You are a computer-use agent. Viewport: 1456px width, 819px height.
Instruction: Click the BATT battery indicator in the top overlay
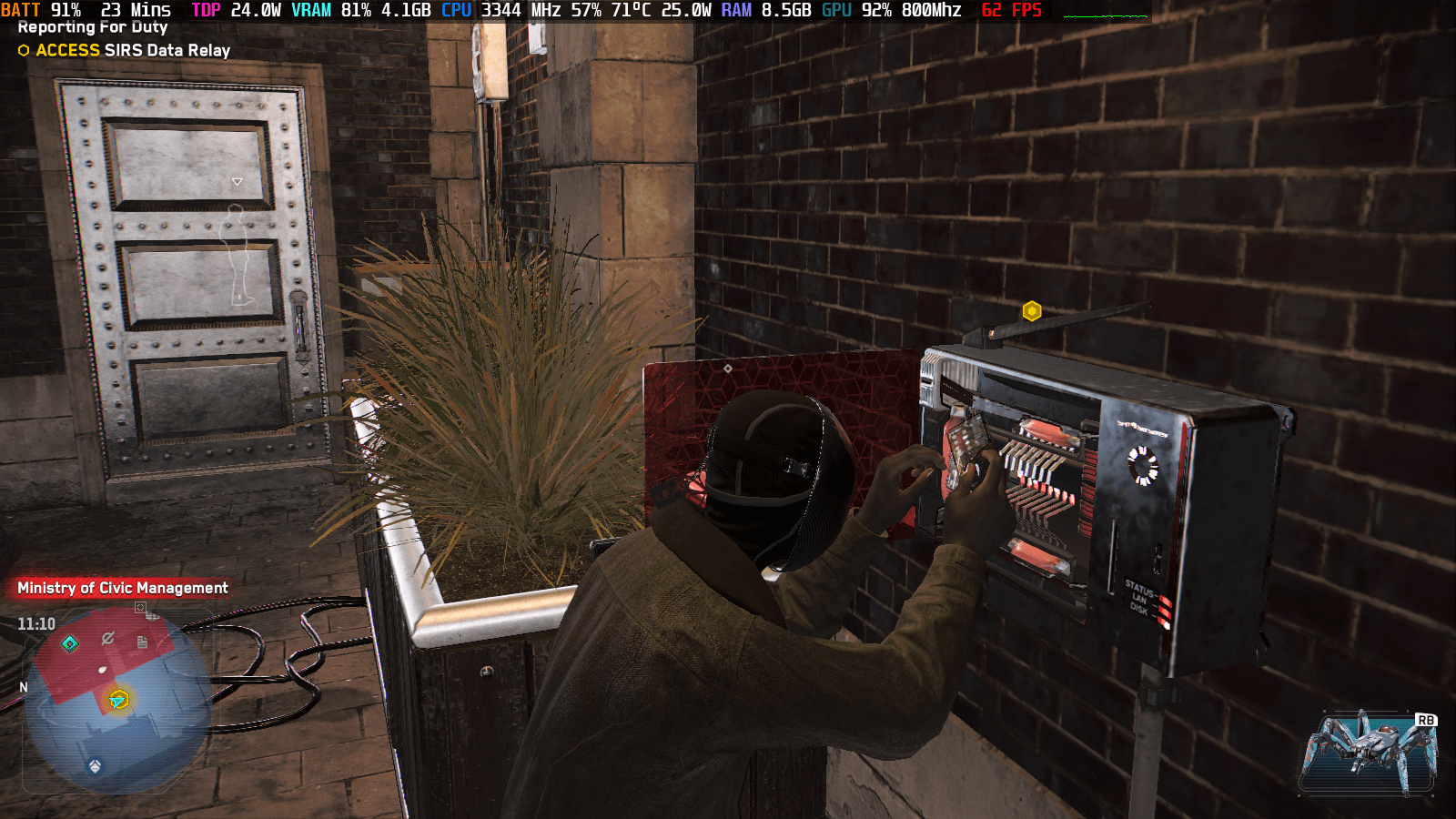click(x=20, y=11)
